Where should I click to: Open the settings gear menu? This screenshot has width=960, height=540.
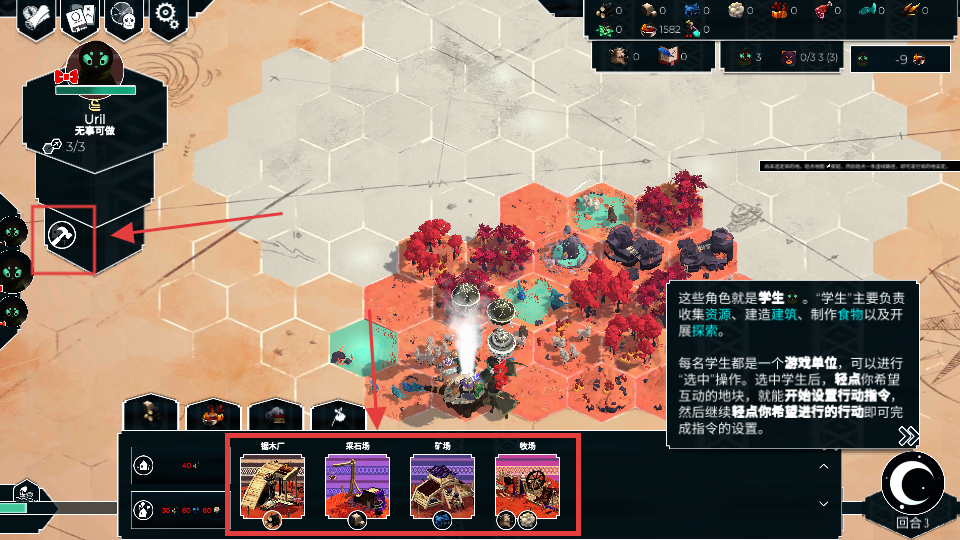click(167, 17)
